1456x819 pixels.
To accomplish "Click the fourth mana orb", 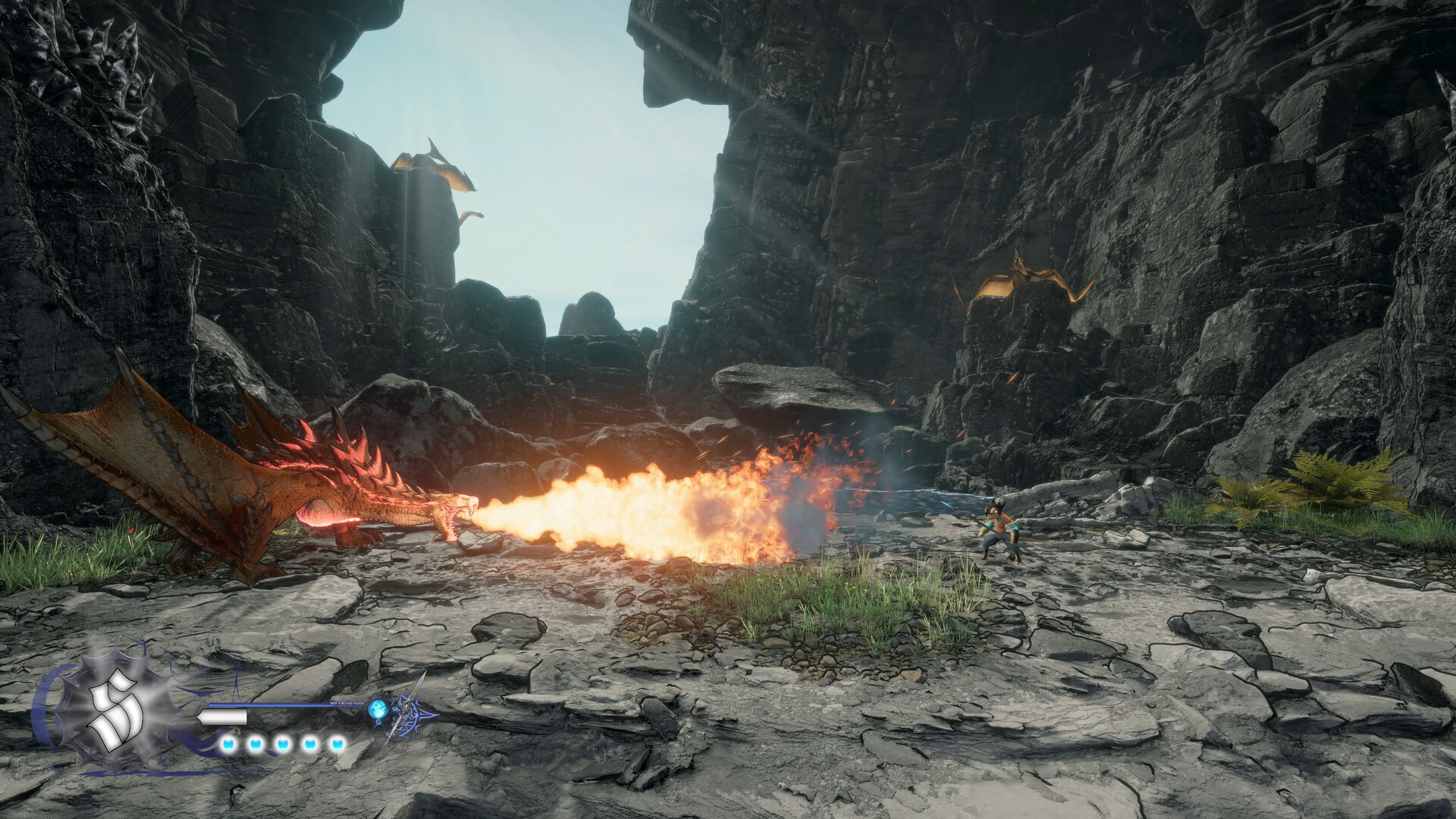I will click(311, 745).
